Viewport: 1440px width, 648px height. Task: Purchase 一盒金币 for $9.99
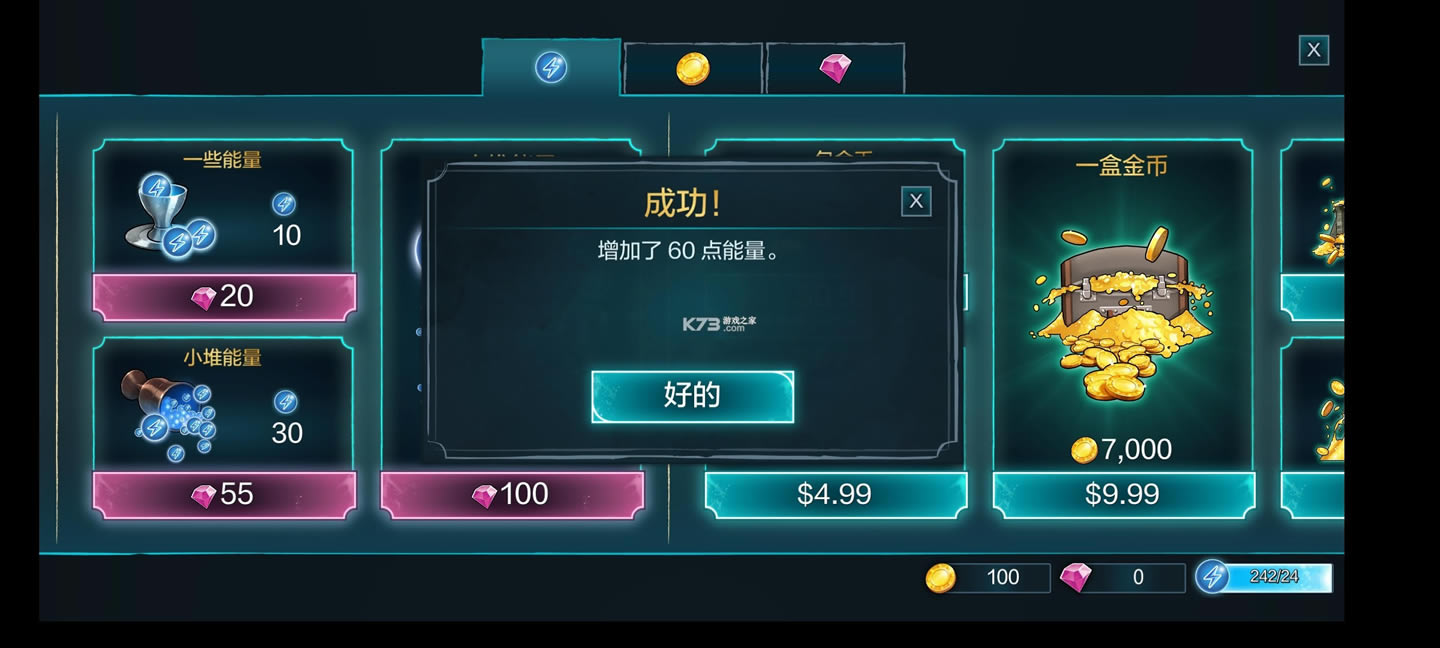click(x=1122, y=495)
